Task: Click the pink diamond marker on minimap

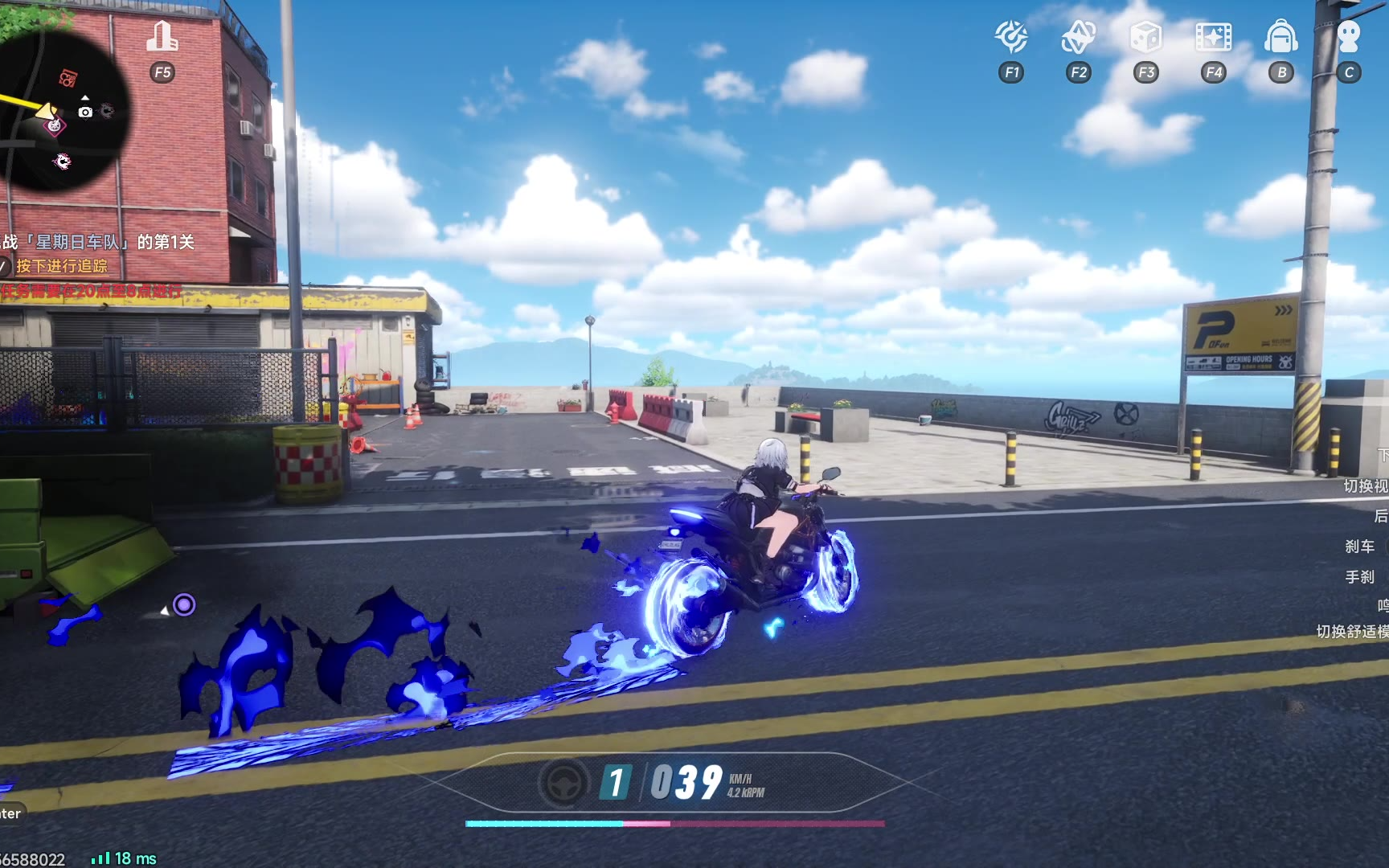Action: point(55,125)
